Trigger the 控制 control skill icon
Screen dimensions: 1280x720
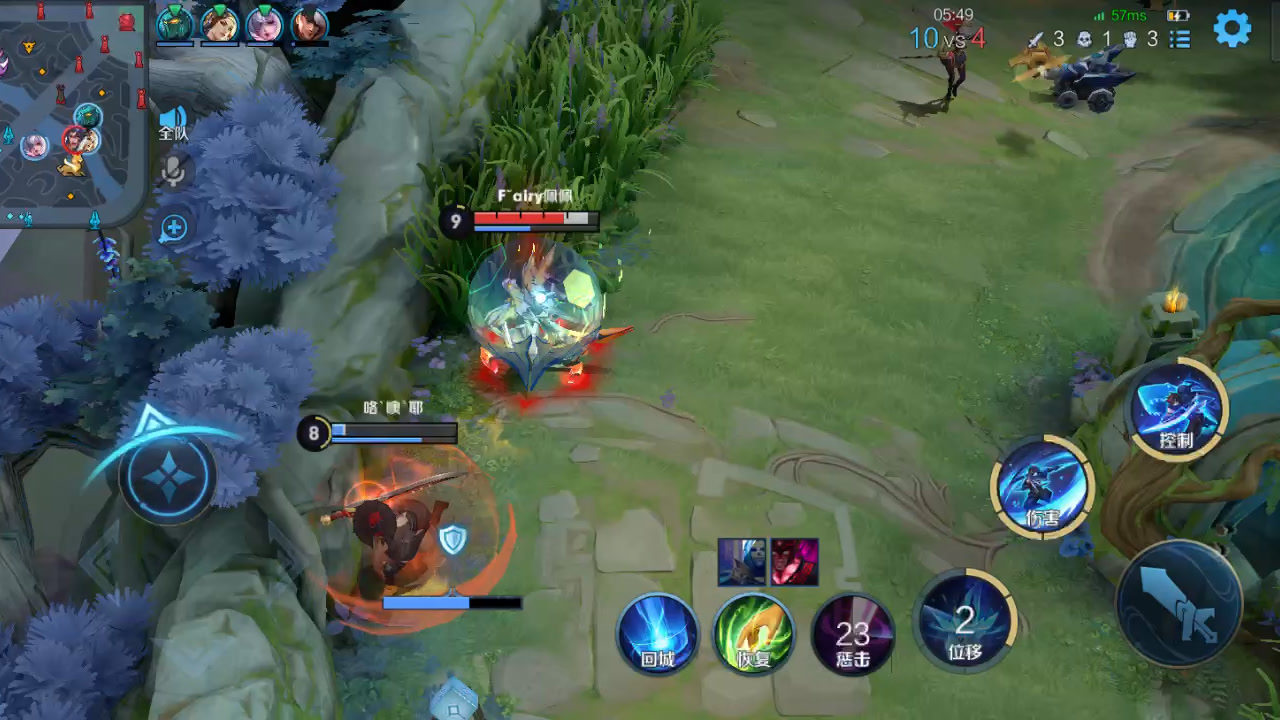coord(1175,408)
